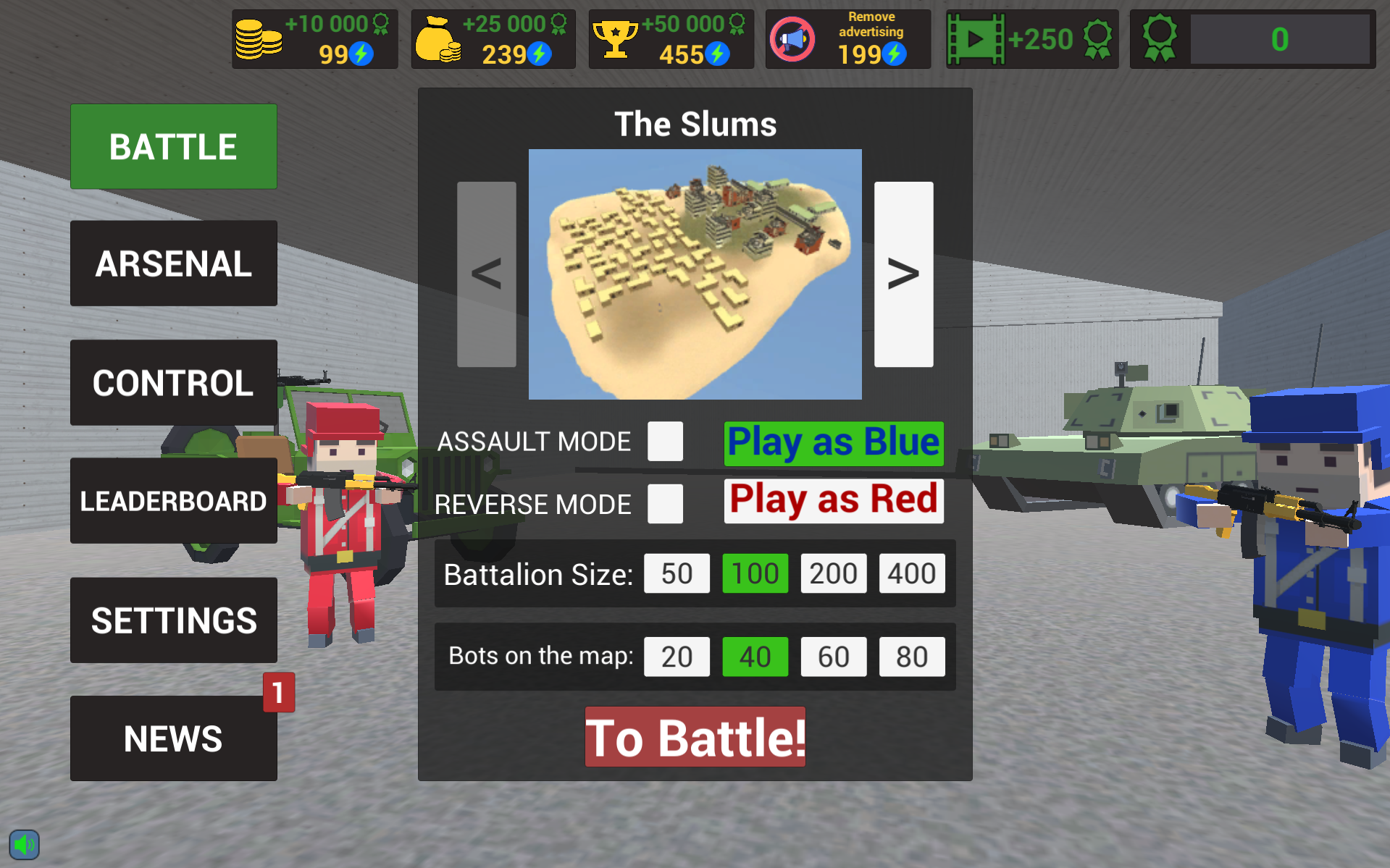
Task: Open the Arsenal menu
Action: [173, 264]
